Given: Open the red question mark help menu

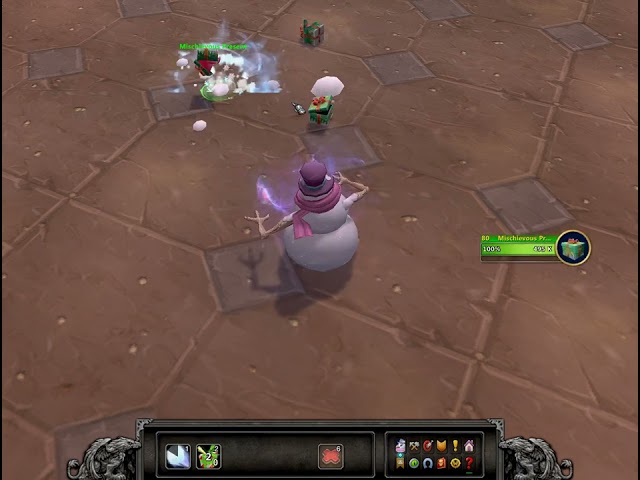Looking at the screenshot, I should click(469, 463).
